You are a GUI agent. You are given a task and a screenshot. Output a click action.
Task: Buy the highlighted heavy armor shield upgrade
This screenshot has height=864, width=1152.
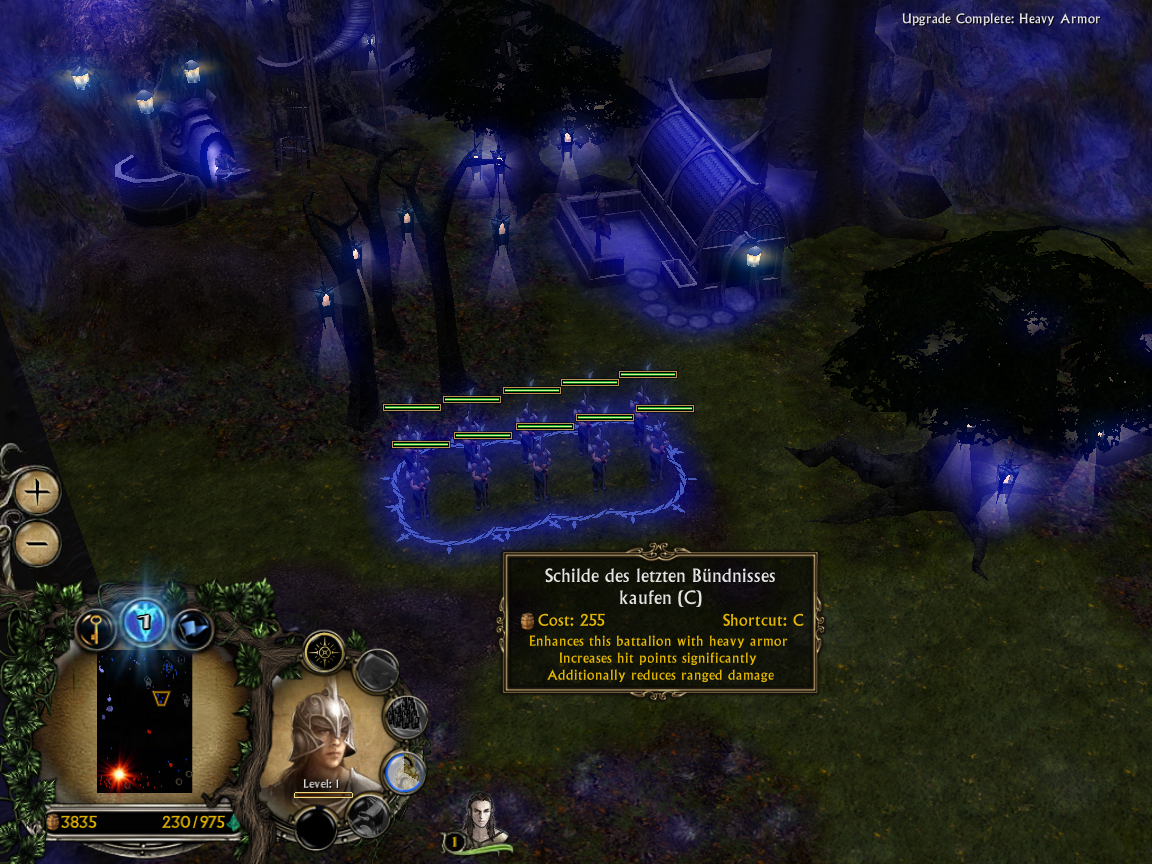tap(404, 770)
